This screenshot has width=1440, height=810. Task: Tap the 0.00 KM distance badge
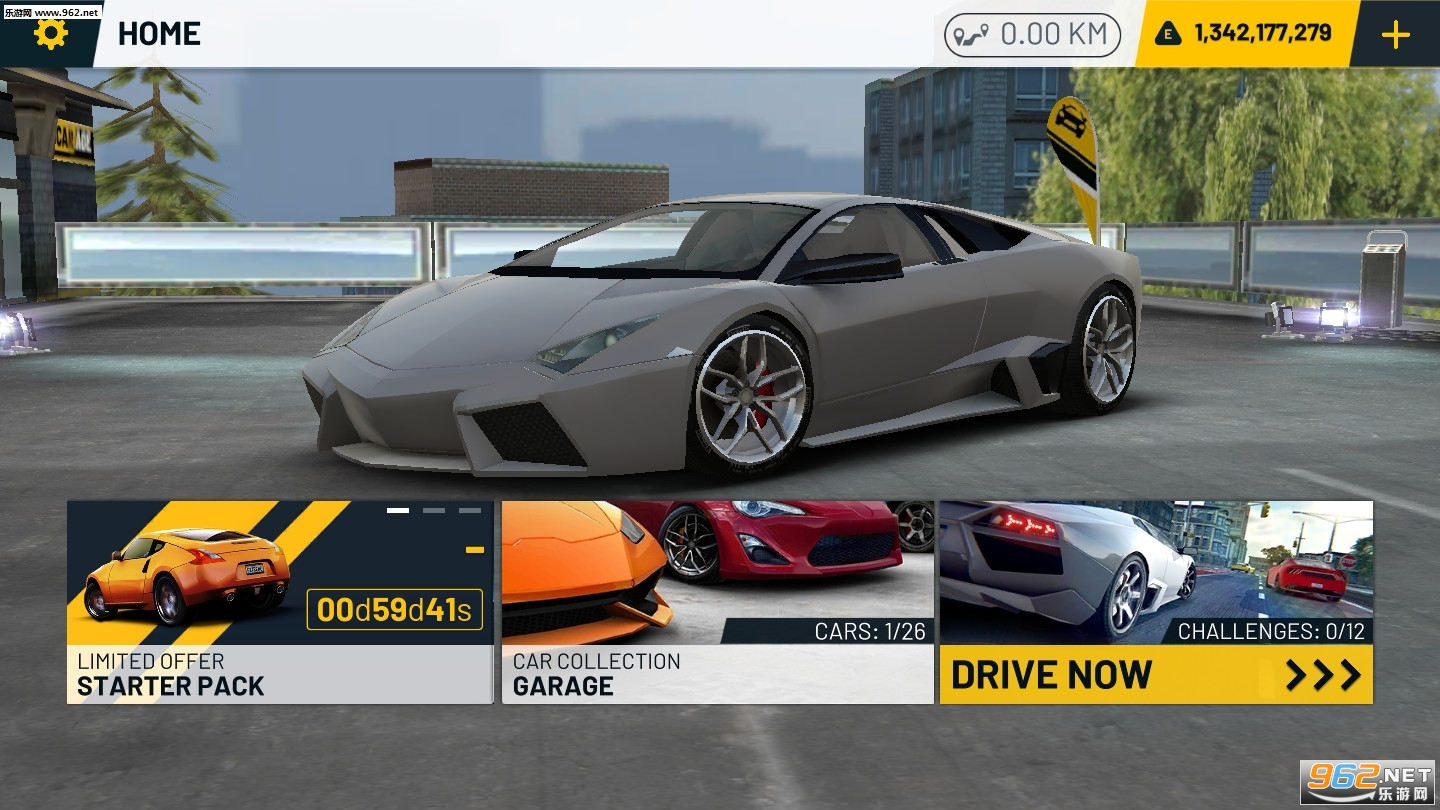tap(1032, 35)
